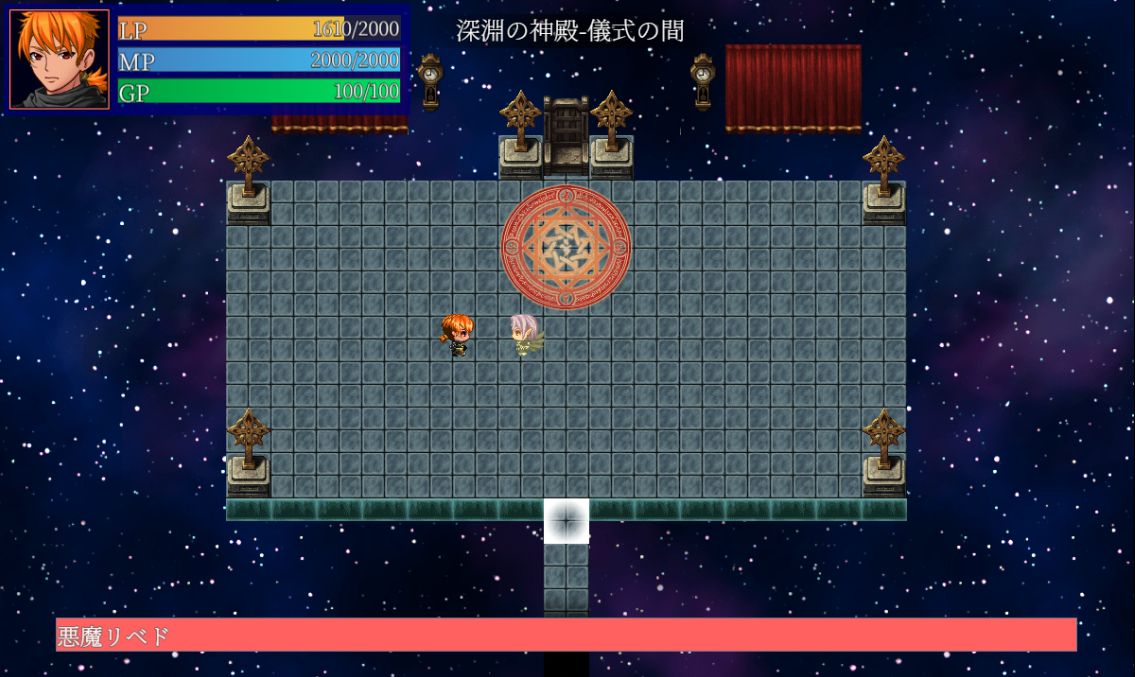Click the orange-haired hero portrait
Viewport: 1135px width, 677px height.
point(59,59)
